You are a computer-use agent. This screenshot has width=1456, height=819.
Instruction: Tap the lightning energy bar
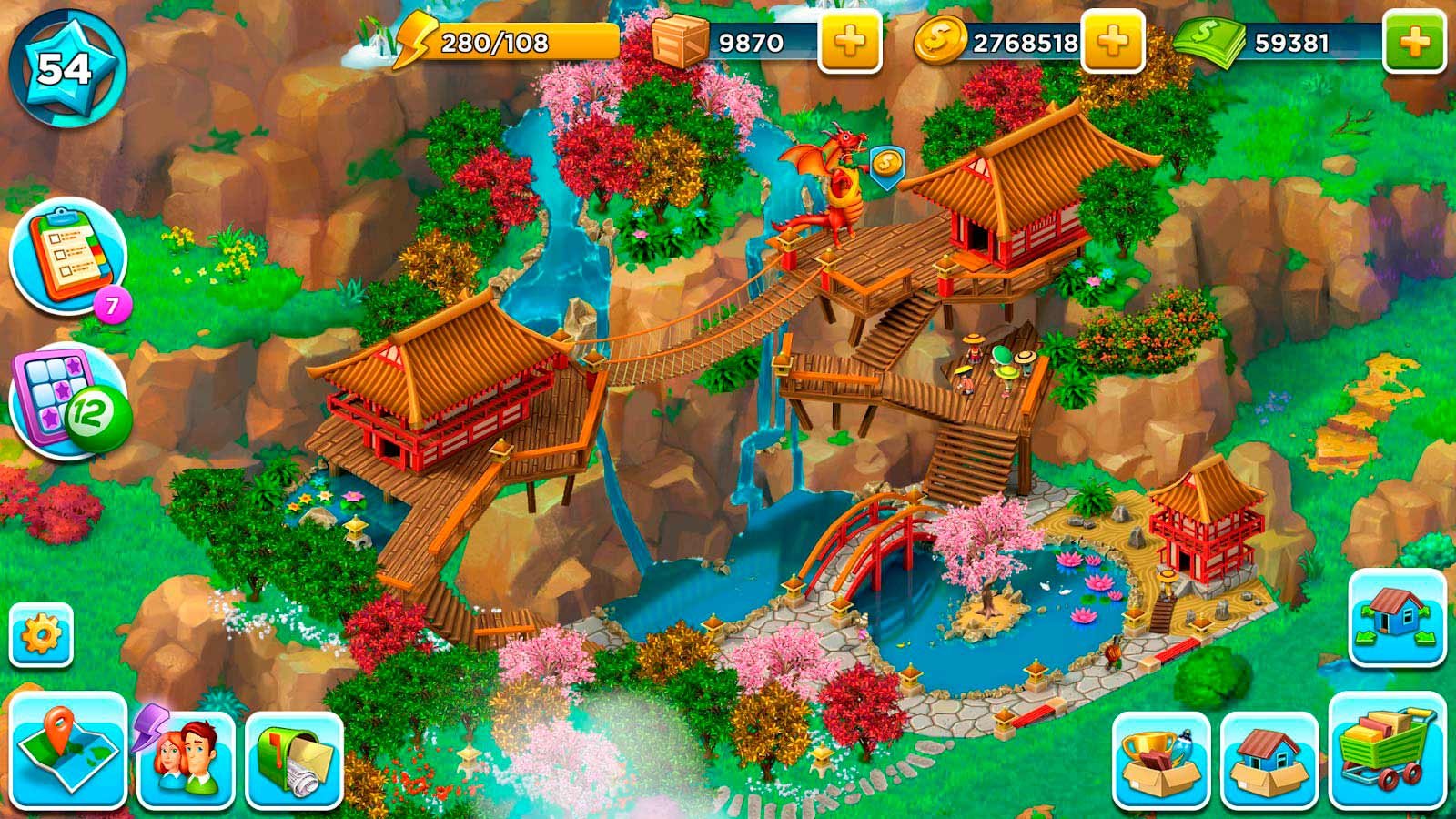click(505, 42)
